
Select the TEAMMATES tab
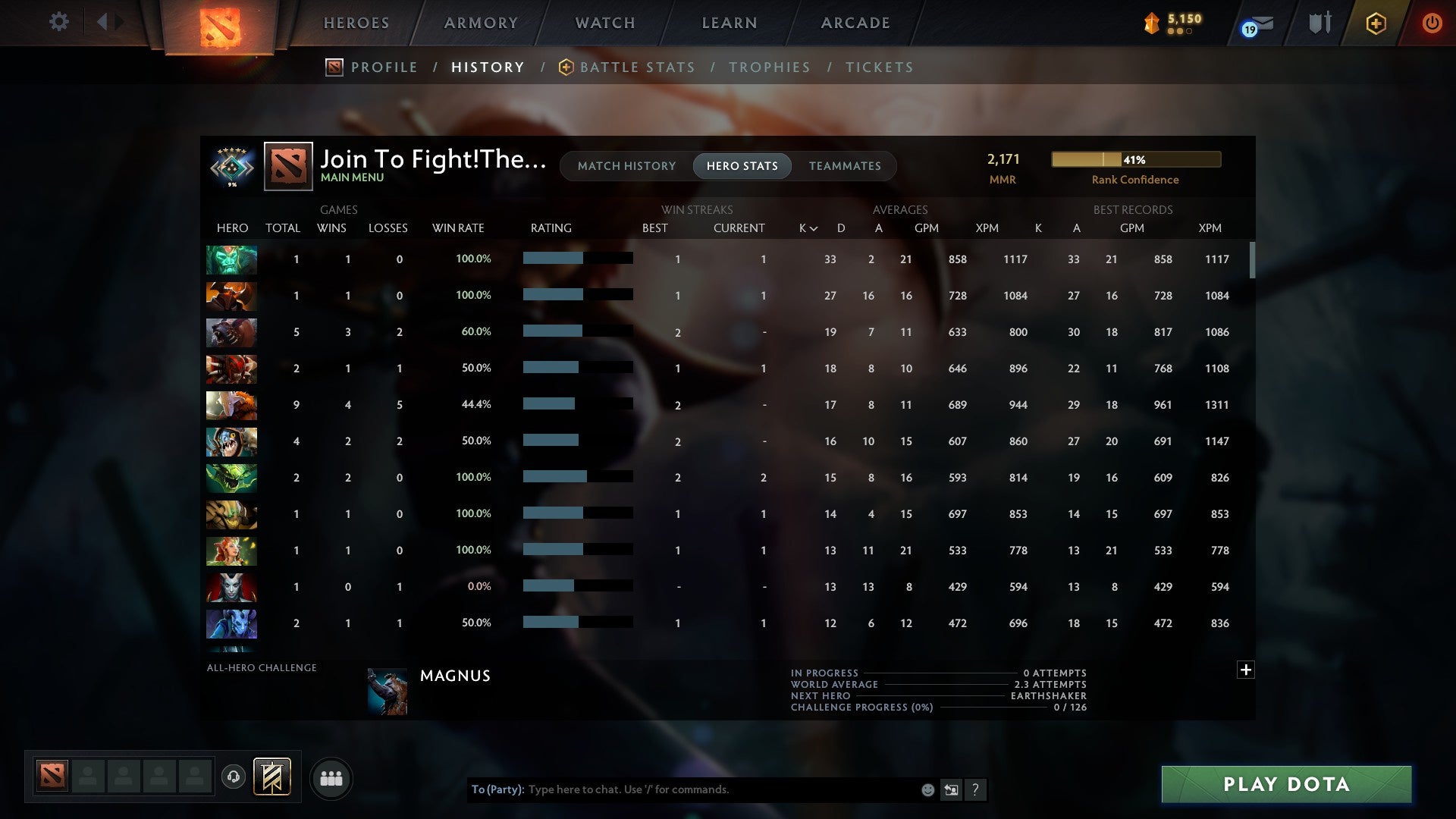pos(845,166)
